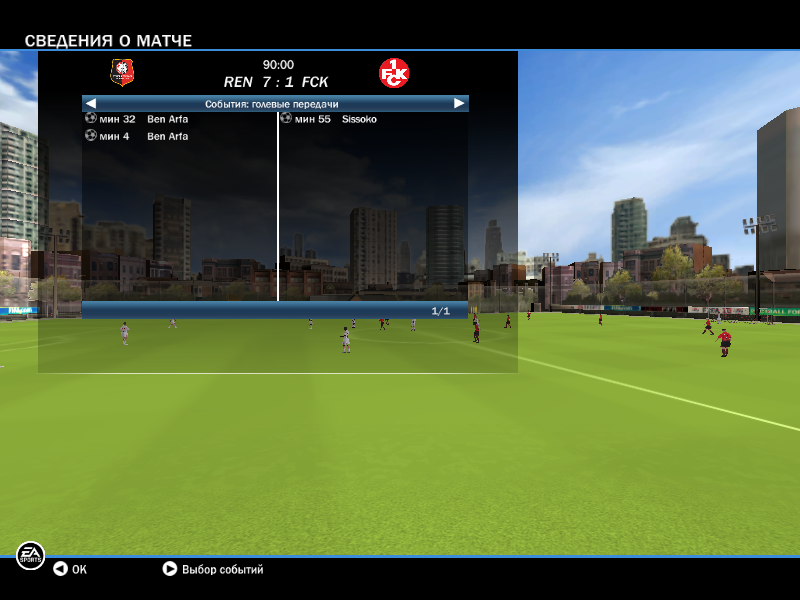Select the minute 32 Ben Arfa assist
800x600 pixels.
(138, 119)
